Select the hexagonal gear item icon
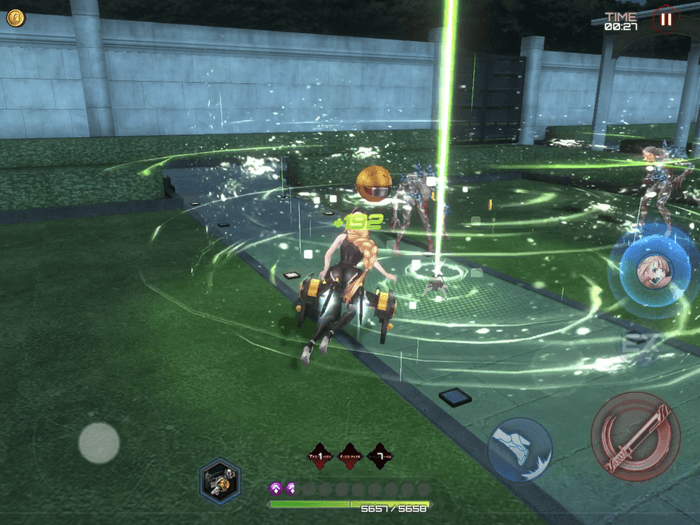Viewport: 700px width, 525px height. [219, 481]
